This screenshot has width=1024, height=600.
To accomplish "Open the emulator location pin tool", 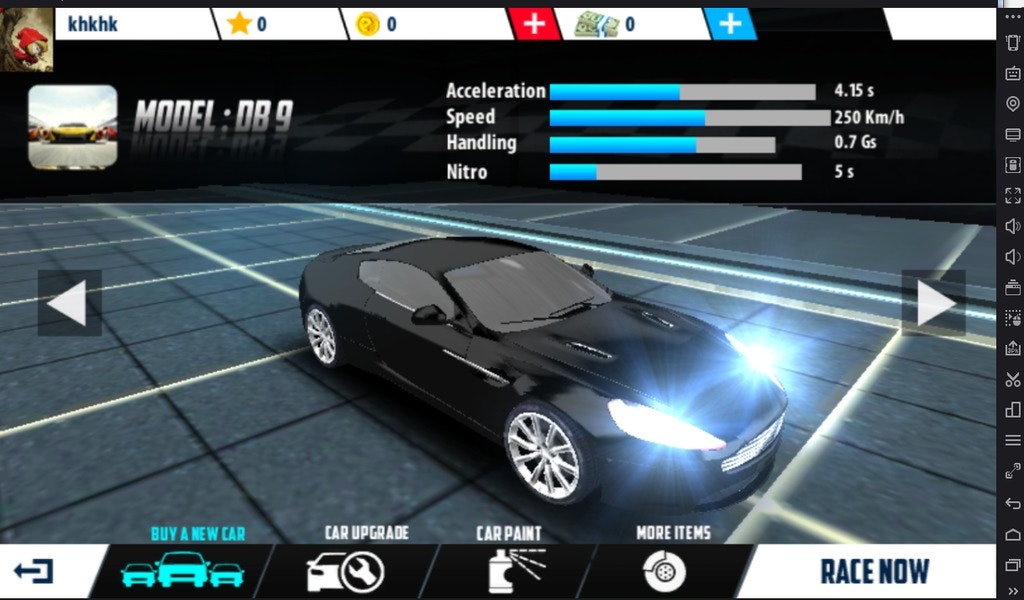I will (1012, 104).
